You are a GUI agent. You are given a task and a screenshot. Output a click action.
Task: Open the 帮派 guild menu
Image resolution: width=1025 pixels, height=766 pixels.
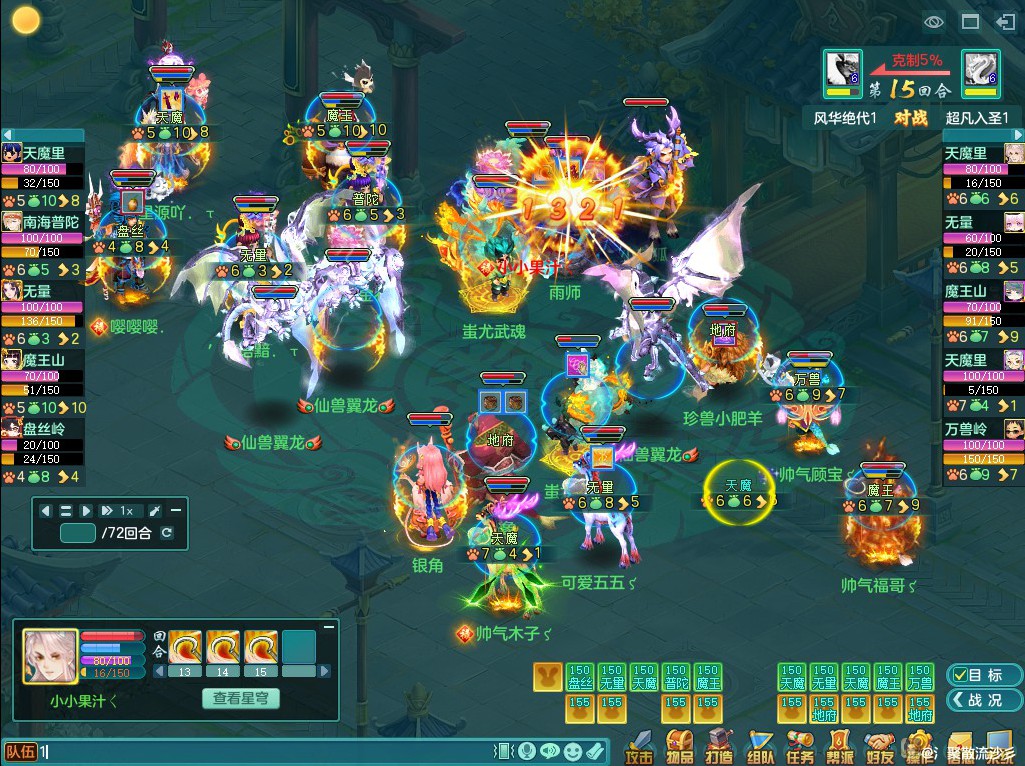pyautogui.click(x=840, y=747)
